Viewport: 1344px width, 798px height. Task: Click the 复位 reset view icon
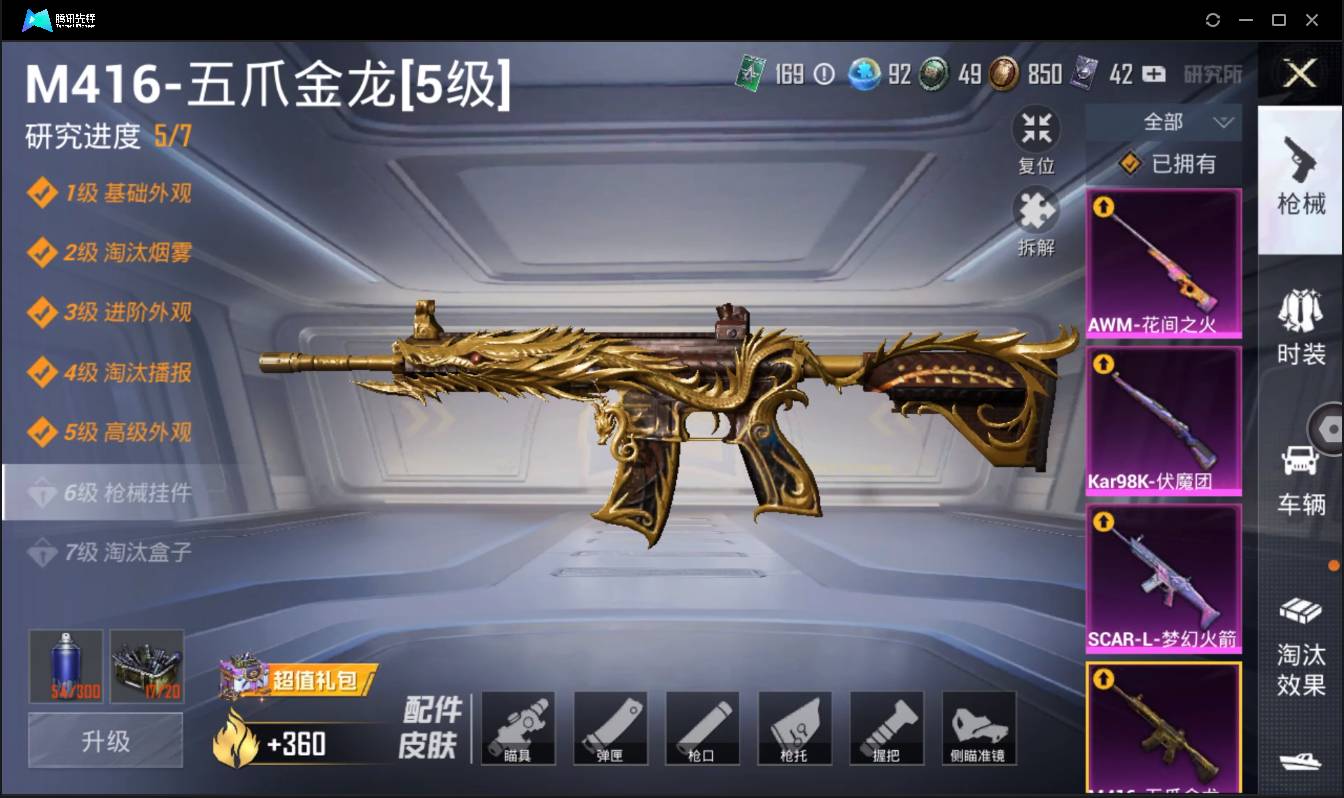point(1036,140)
